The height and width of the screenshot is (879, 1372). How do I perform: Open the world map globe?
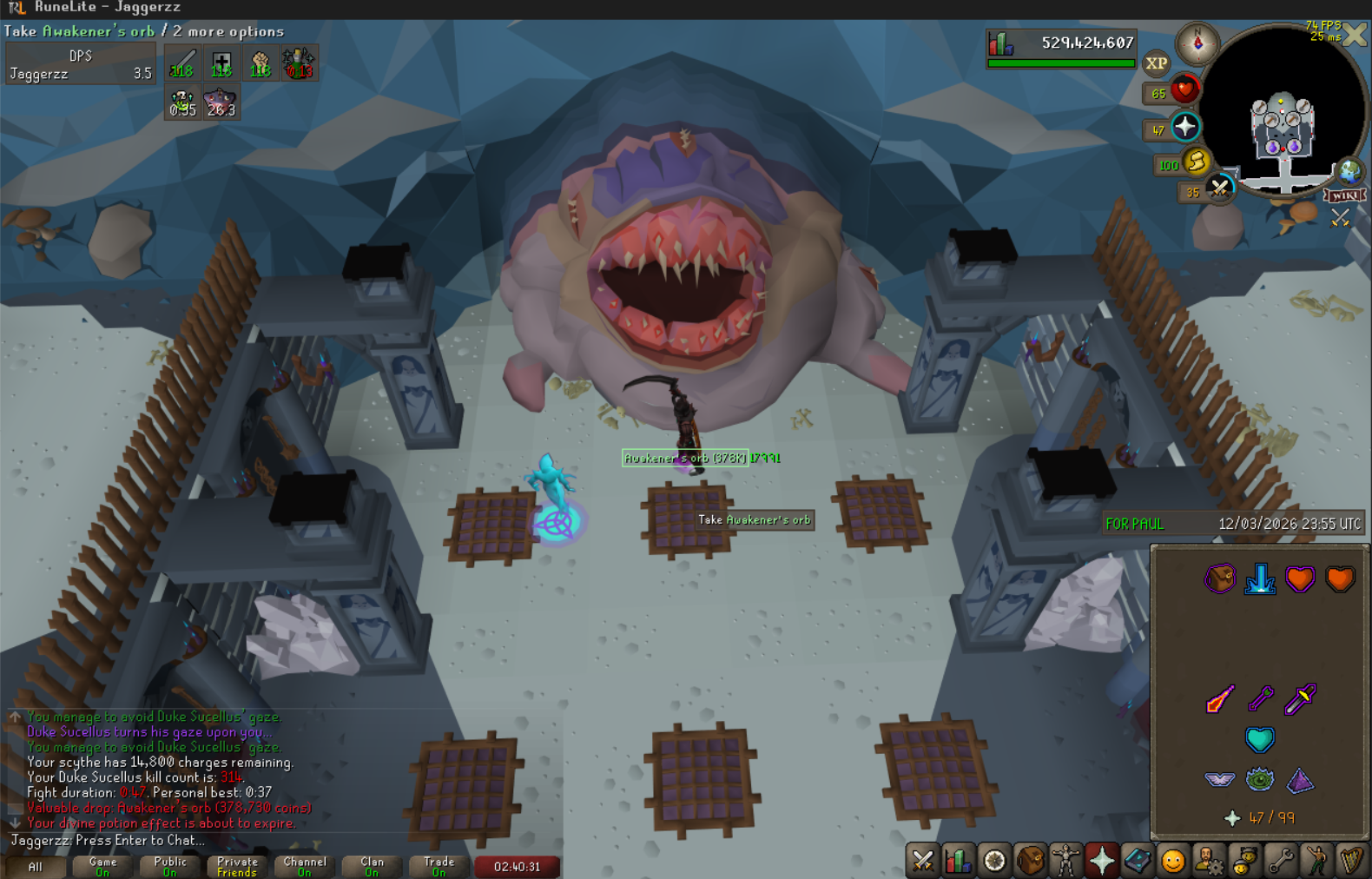click(1349, 171)
